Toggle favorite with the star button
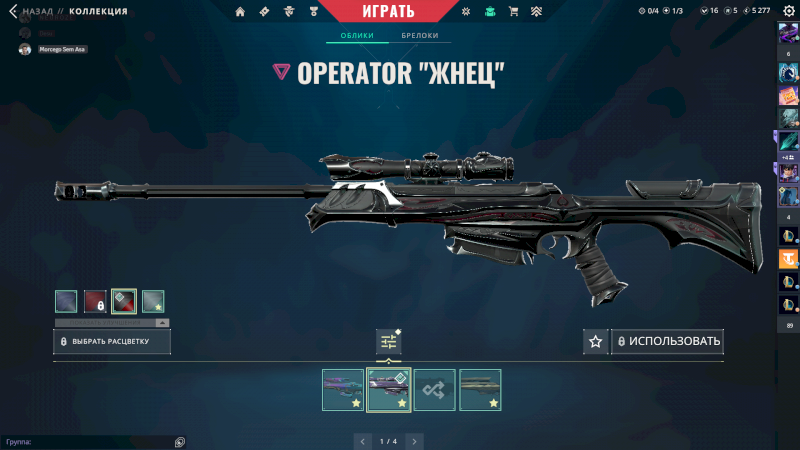This screenshot has width=800, height=450. point(596,342)
